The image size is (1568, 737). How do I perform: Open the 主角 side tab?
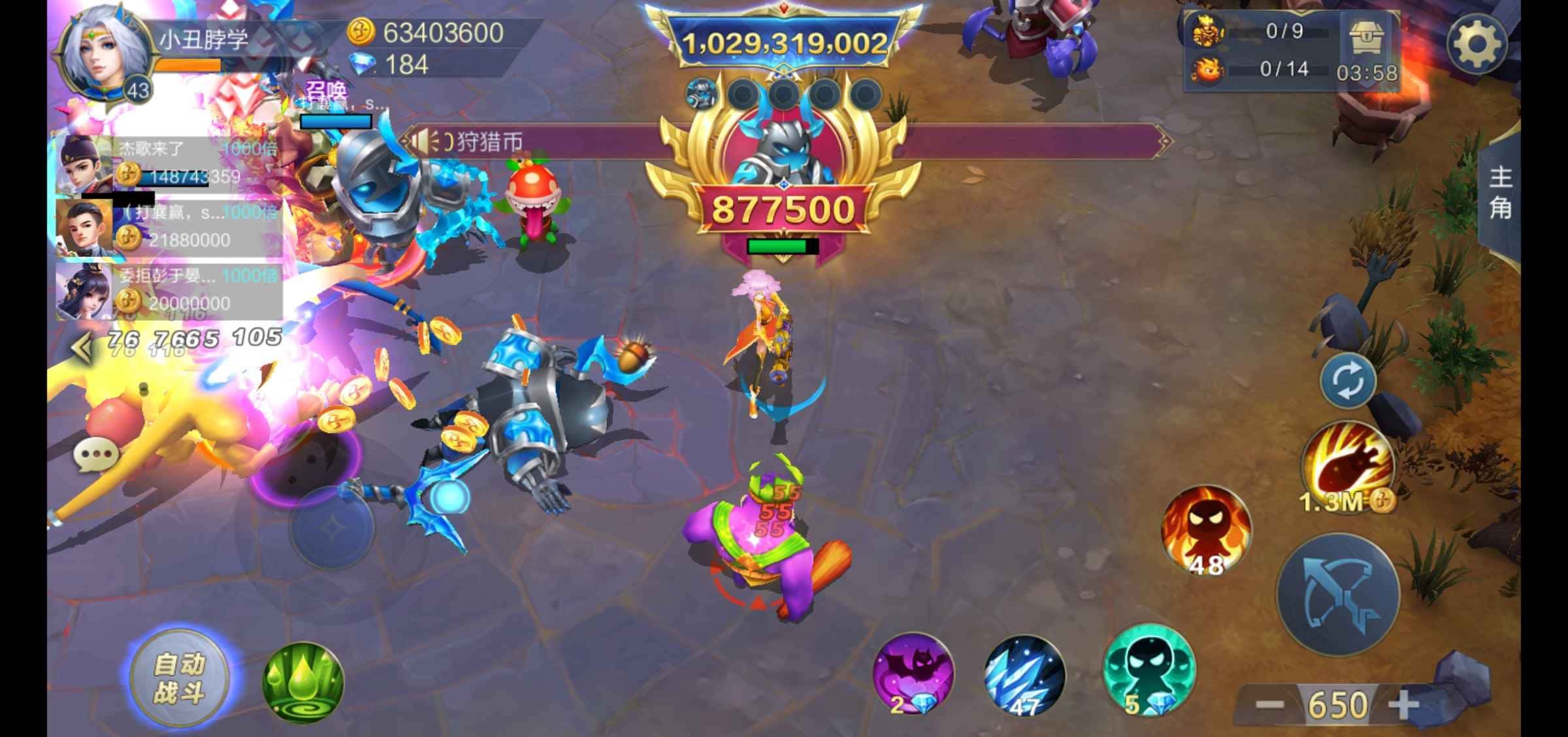(x=1500, y=193)
